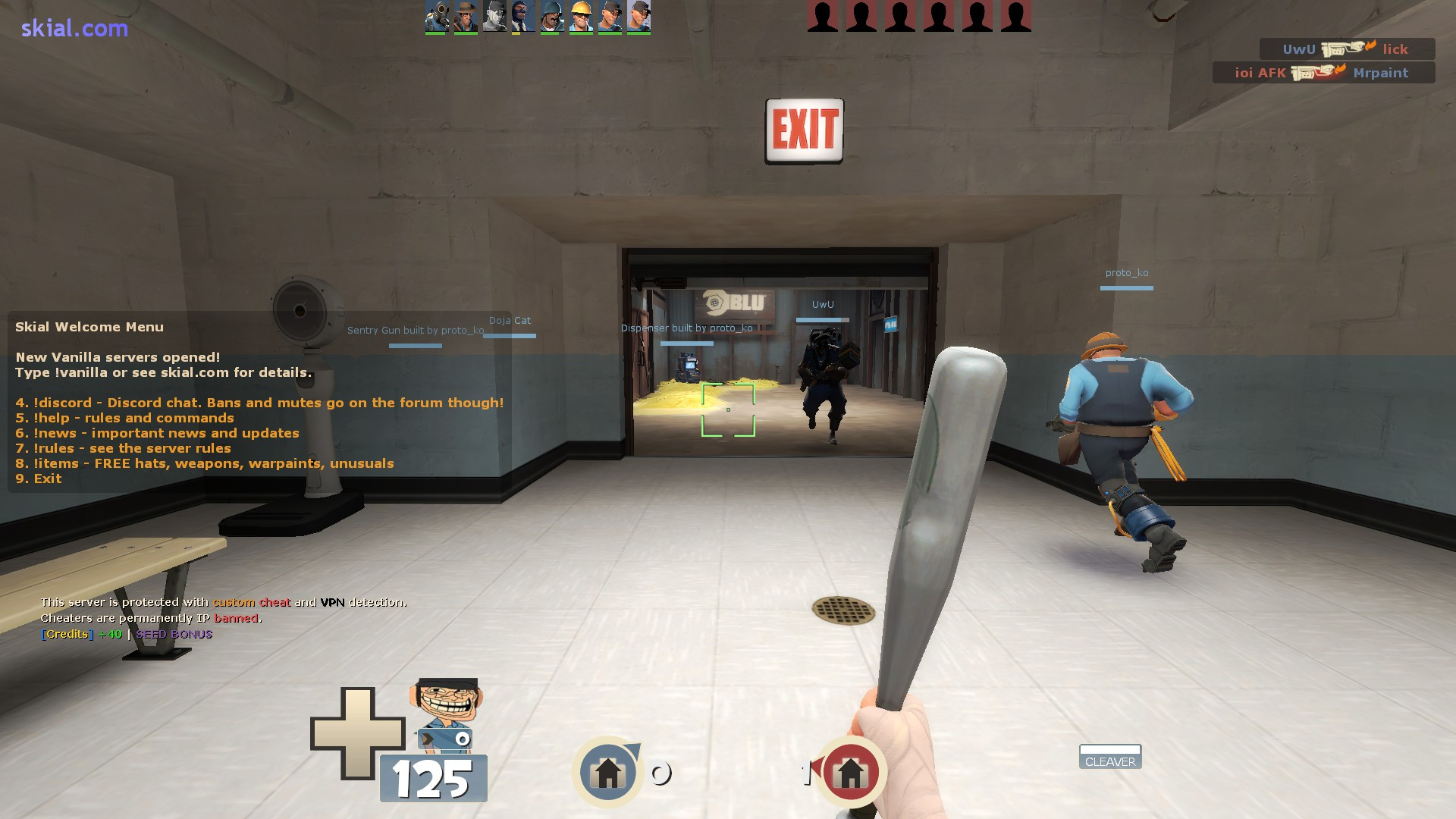
Task: Select the !items FREE hats option
Action: 205,463
